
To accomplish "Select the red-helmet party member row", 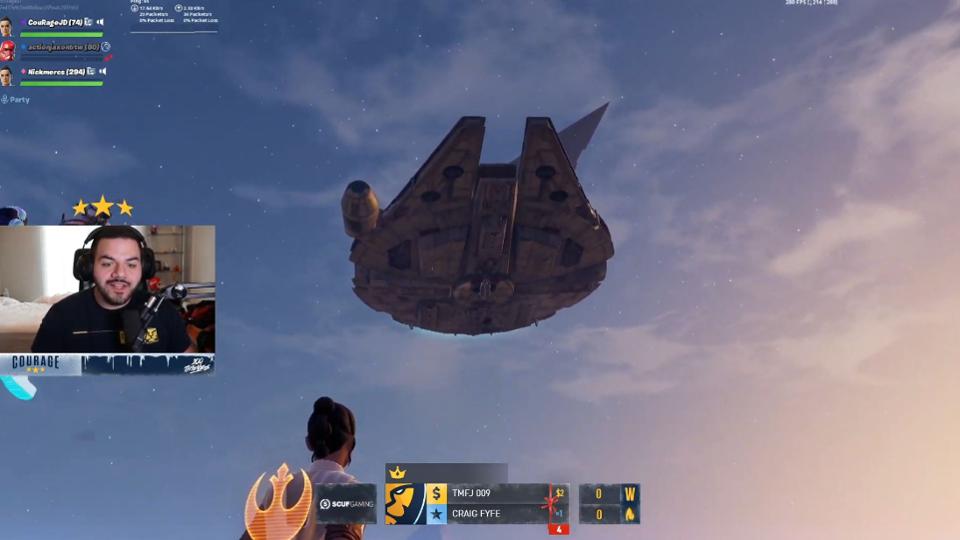I will (61, 47).
